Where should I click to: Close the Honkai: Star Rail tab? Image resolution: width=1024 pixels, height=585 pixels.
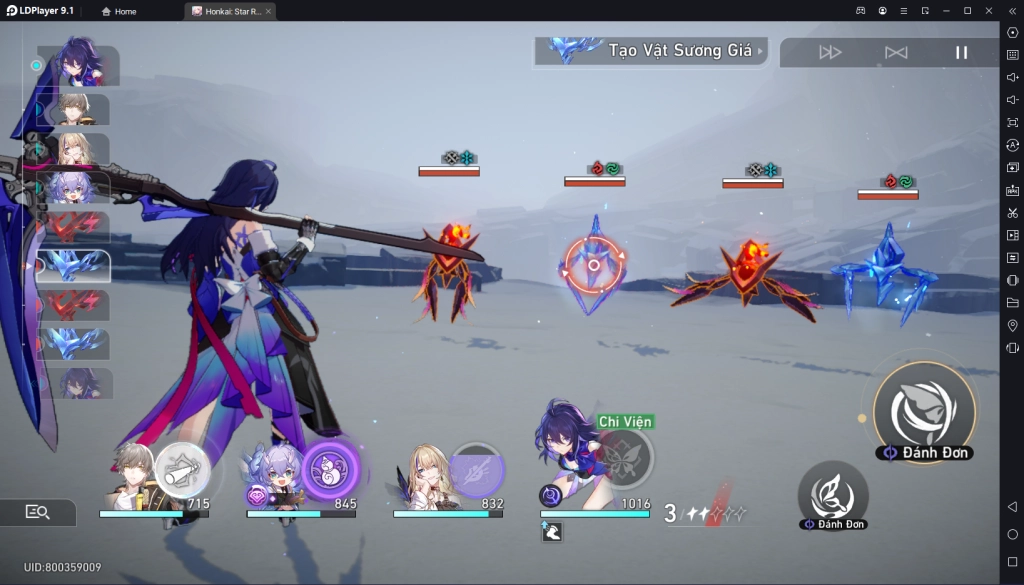point(268,11)
